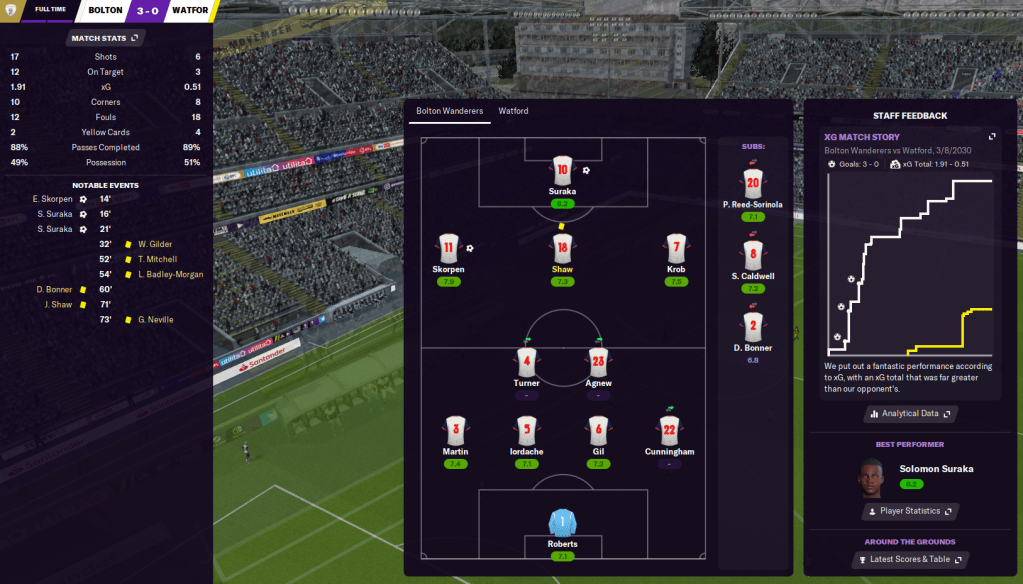This screenshot has width=1023, height=584.
Task: Select substitute S. Caldwell
Action: coord(753,254)
